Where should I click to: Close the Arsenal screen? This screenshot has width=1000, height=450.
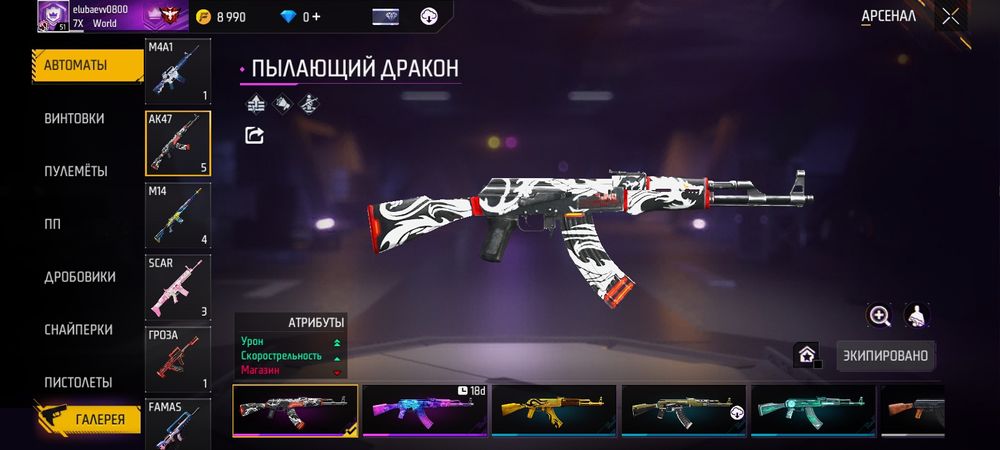[950, 16]
